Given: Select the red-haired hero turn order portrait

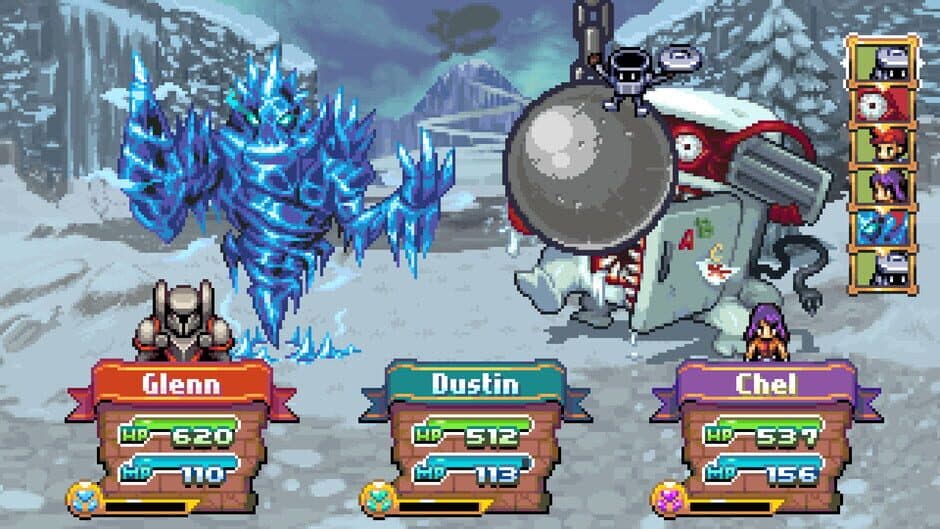Looking at the screenshot, I should point(882,146).
